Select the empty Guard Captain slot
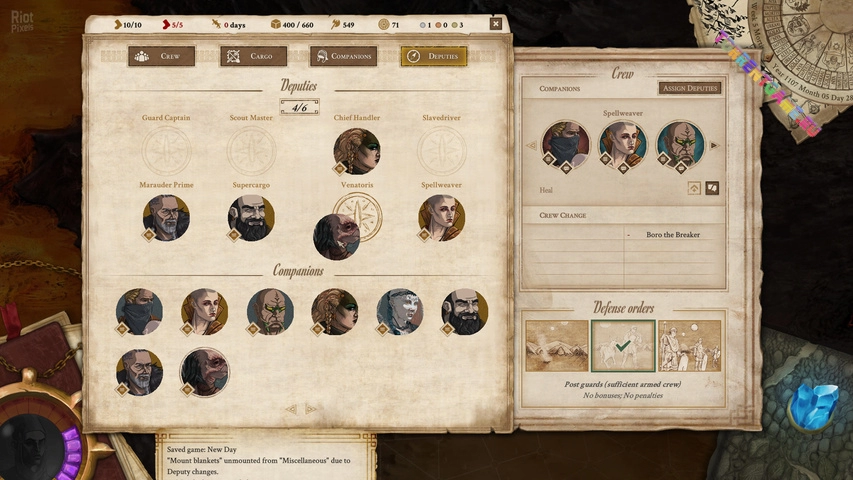The width and height of the screenshot is (853, 480). click(x=166, y=150)
